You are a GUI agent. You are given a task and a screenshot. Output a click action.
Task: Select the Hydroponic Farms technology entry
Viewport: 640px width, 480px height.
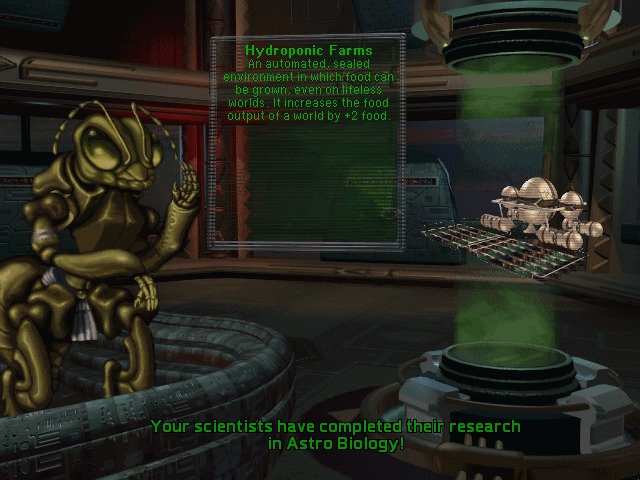click(308, 50)
